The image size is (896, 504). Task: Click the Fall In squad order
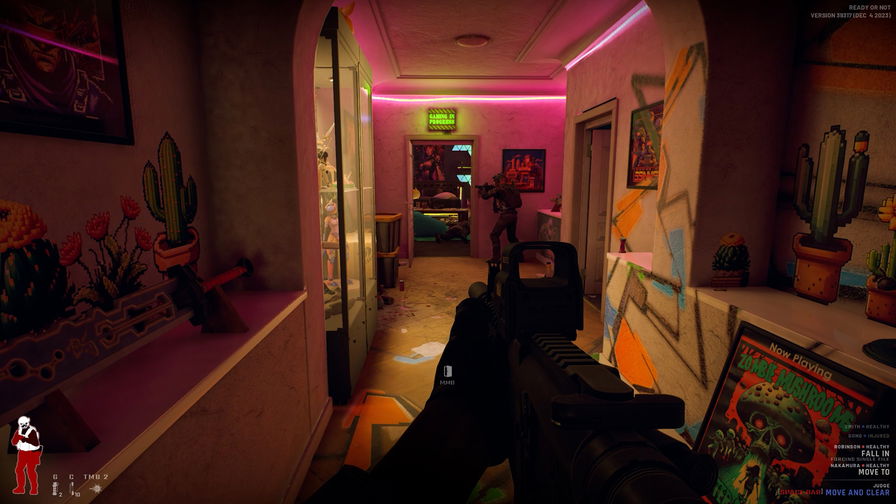pos(873,455)
